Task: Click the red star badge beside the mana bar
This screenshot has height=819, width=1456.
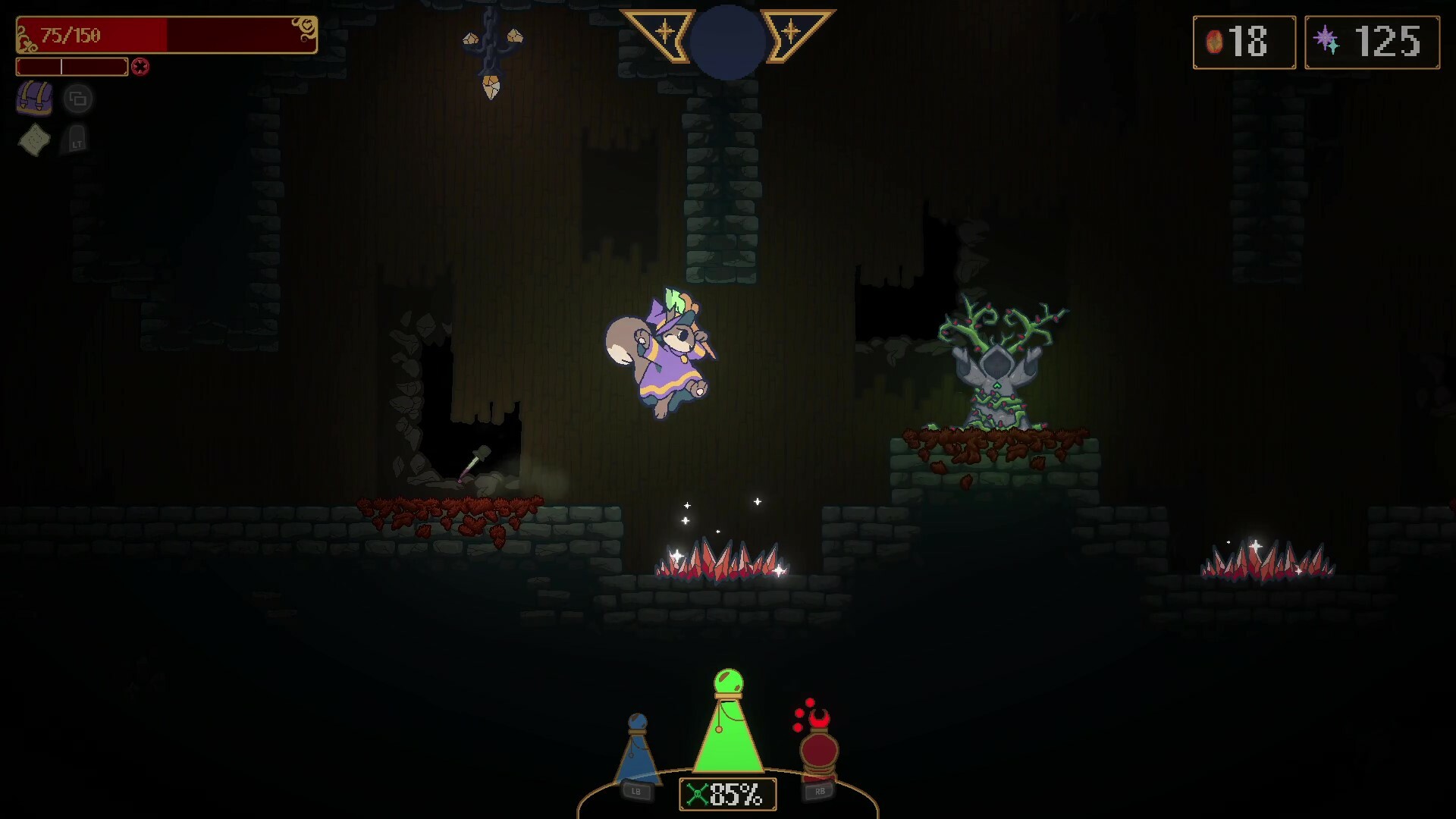Action: [140, 67]
